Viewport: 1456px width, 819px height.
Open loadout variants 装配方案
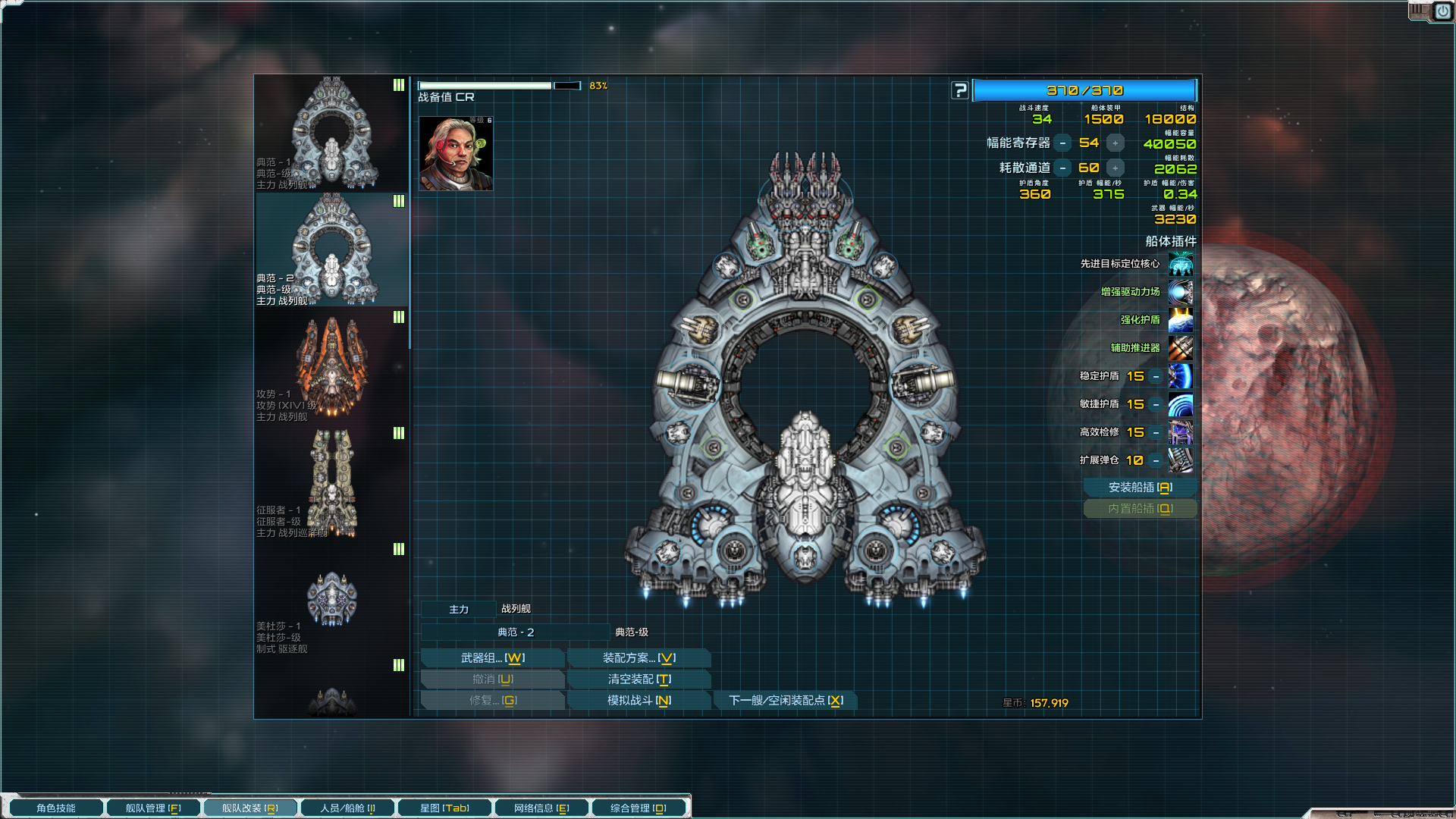pos(639,658)
